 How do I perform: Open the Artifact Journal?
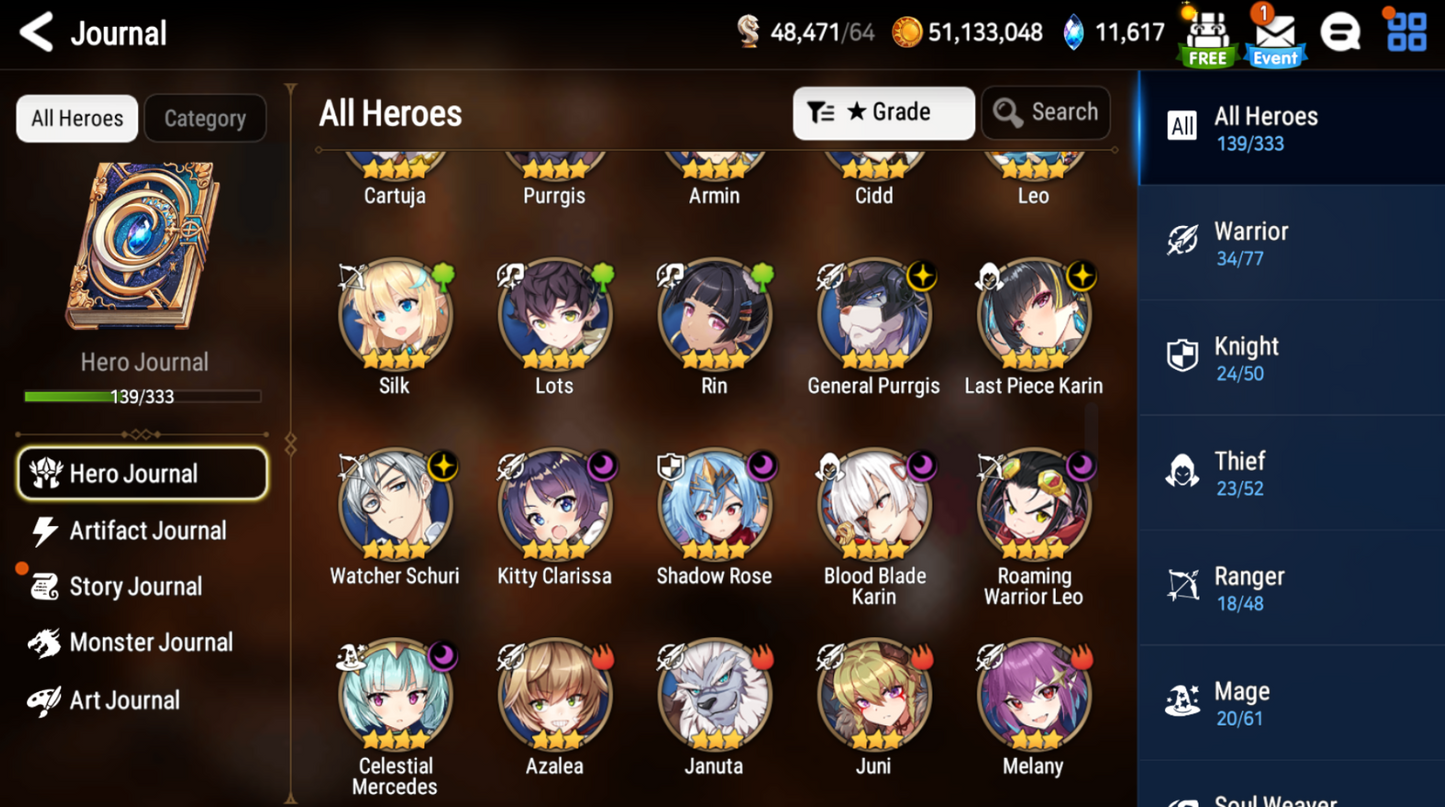147,531
